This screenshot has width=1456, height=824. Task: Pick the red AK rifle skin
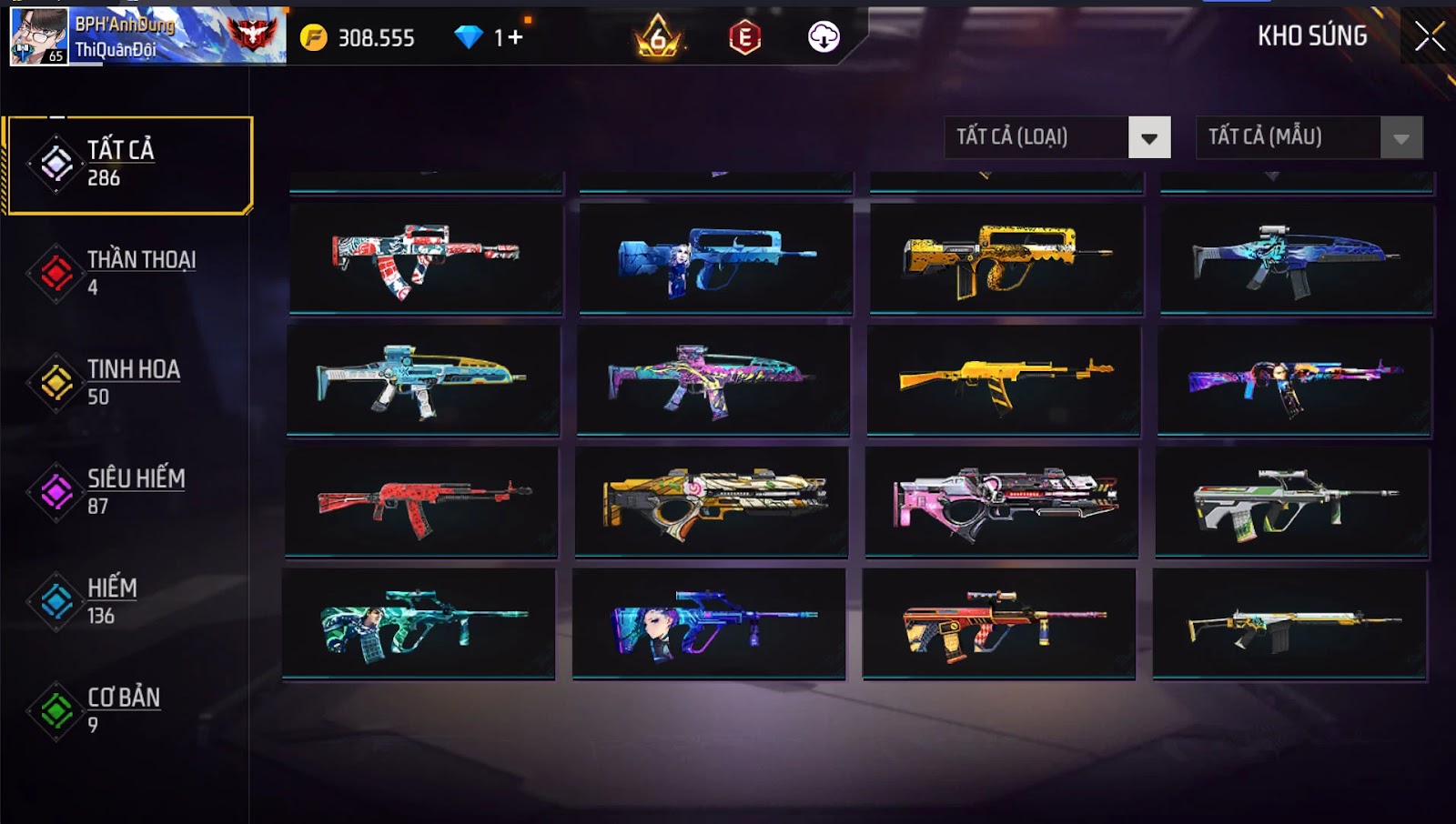(421, 501)
